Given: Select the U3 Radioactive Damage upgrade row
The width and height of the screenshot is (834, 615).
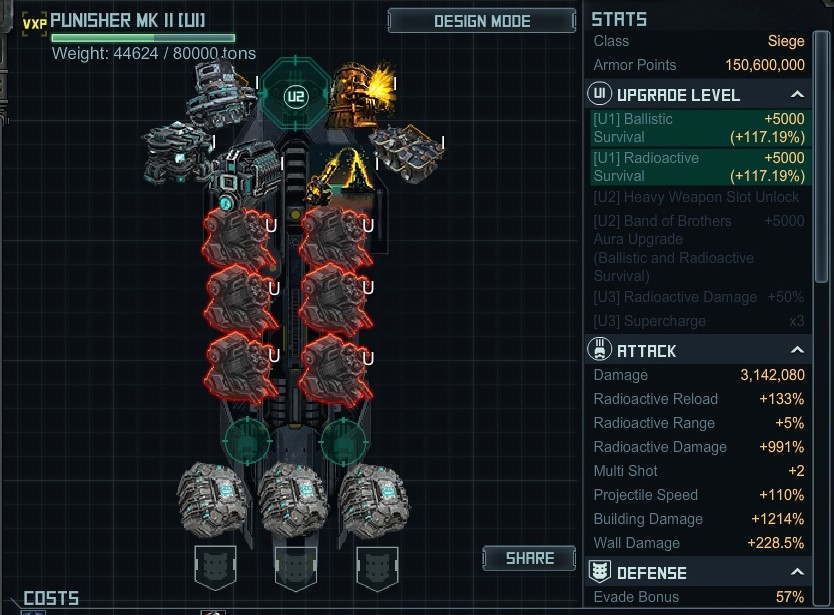Looking at the screenshot, I should pyautogui.click(x=698, y=297).
